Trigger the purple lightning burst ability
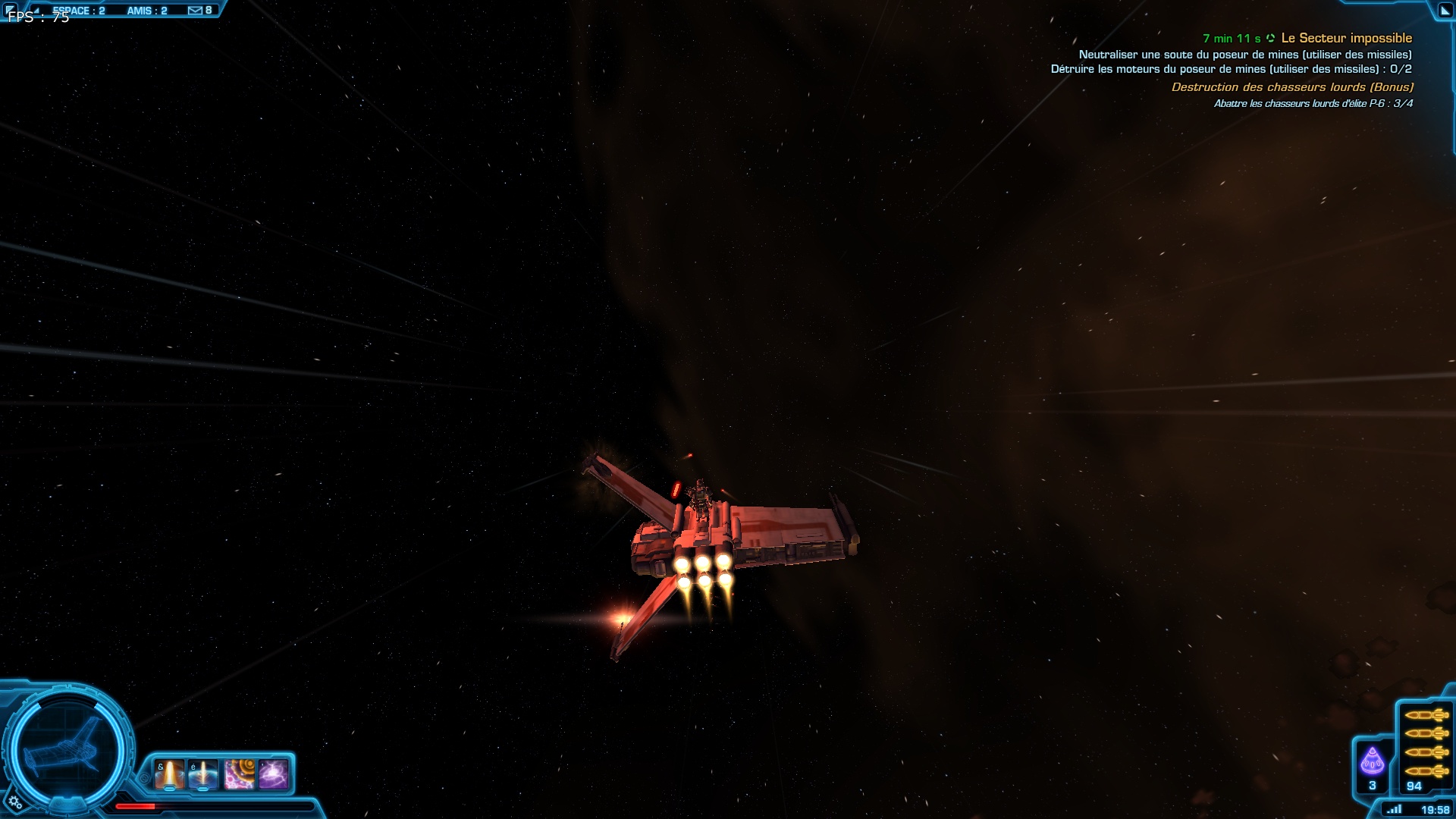 click(273, 775)
